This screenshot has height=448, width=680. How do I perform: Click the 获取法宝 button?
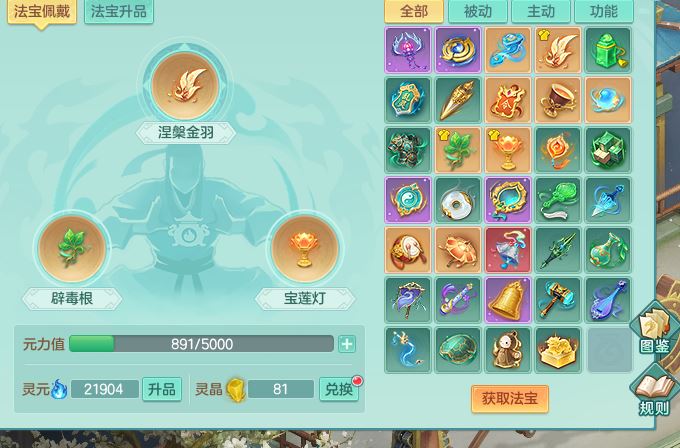click(x=510, y=398)
